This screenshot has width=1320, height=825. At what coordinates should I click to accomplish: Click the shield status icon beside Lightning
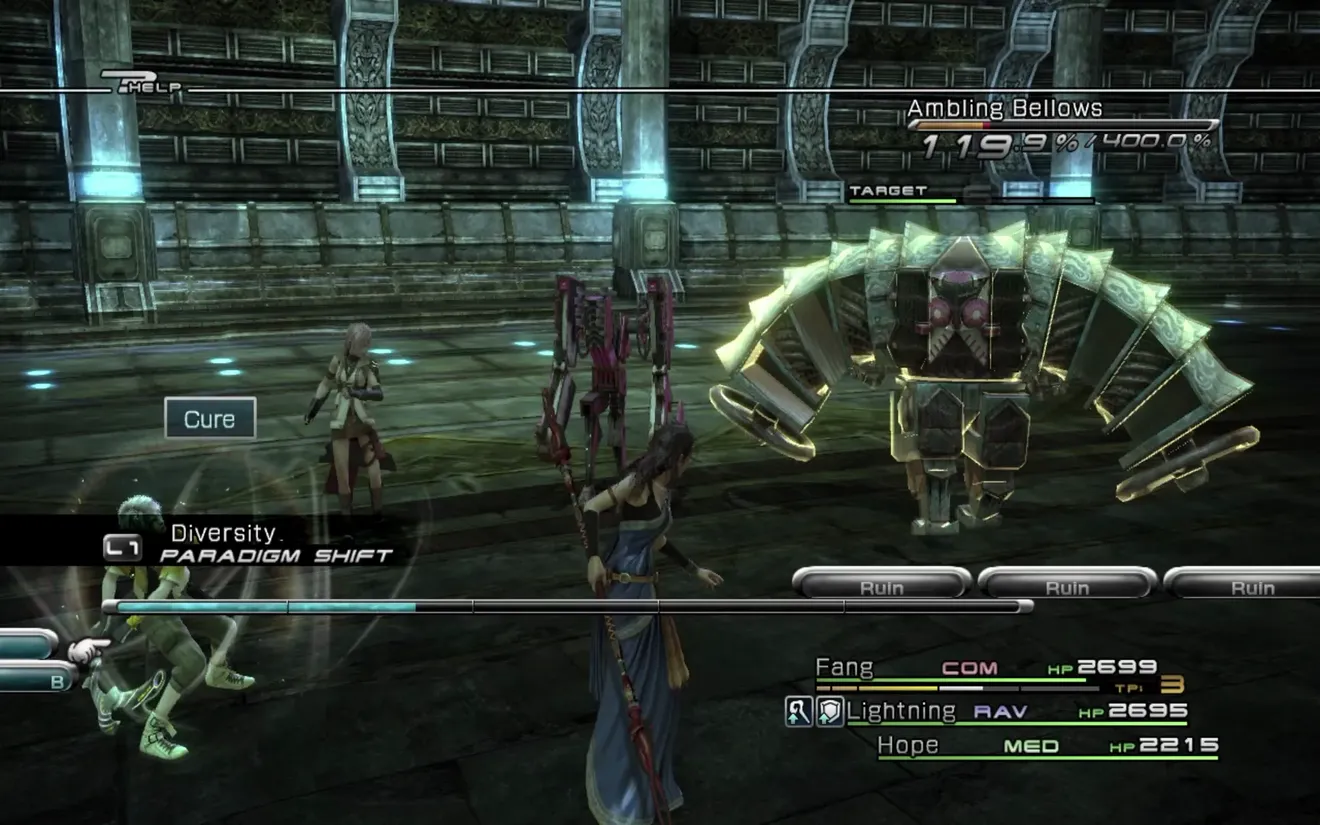[x=829, y=712]
